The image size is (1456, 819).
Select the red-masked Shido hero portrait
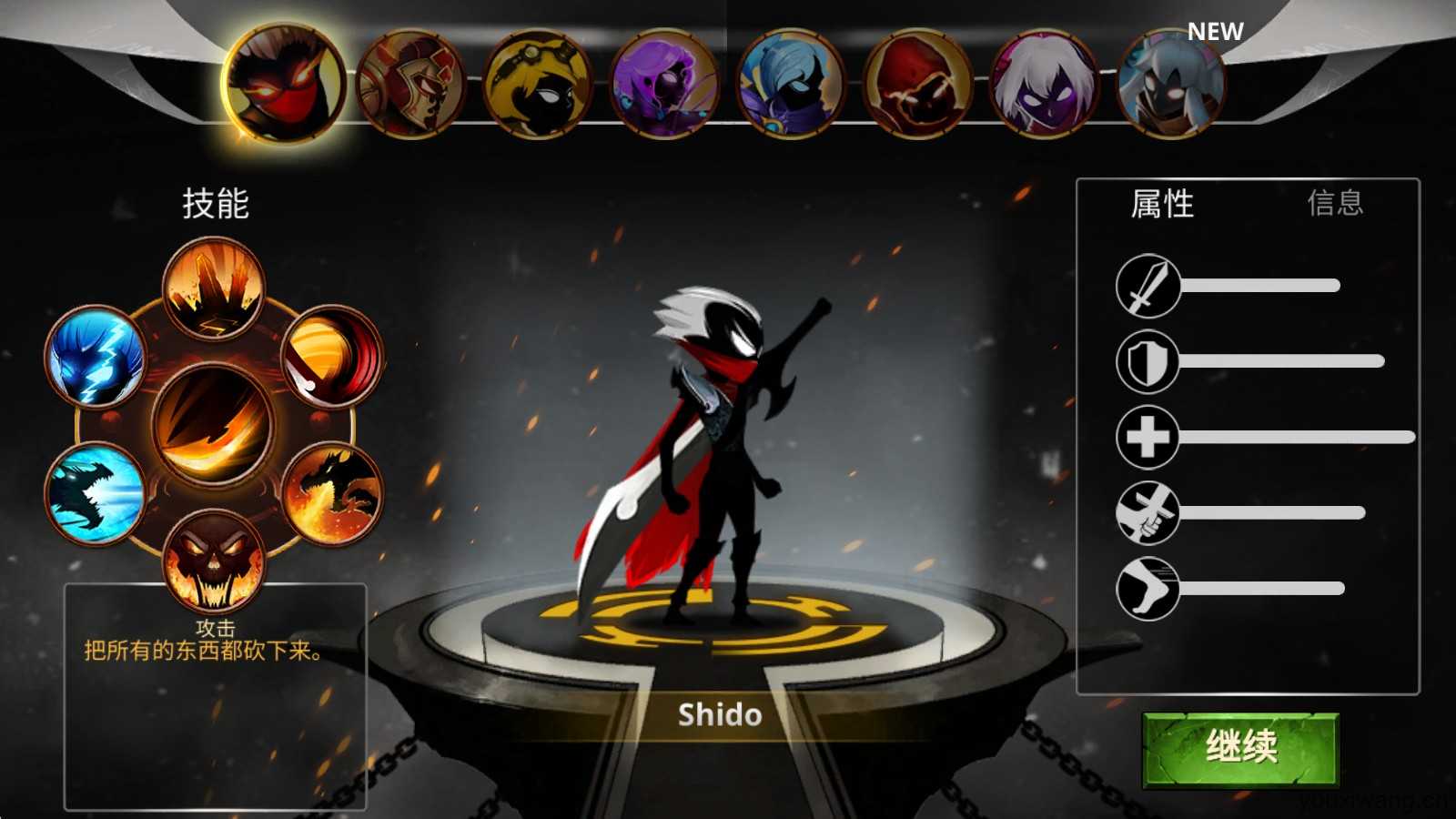tap(283, 85)
